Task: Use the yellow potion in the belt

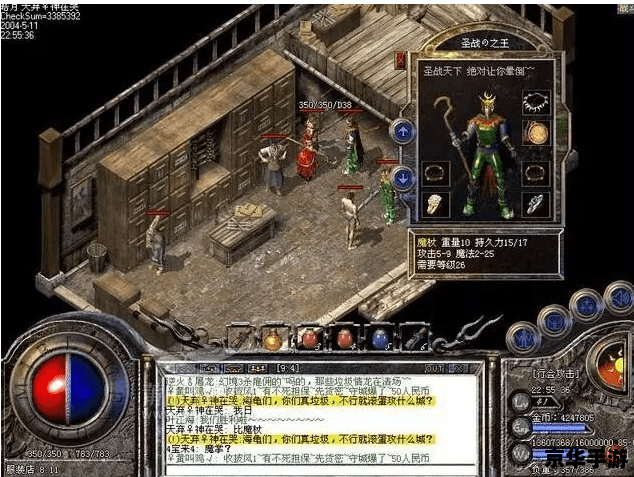Action: click(273, 340)
